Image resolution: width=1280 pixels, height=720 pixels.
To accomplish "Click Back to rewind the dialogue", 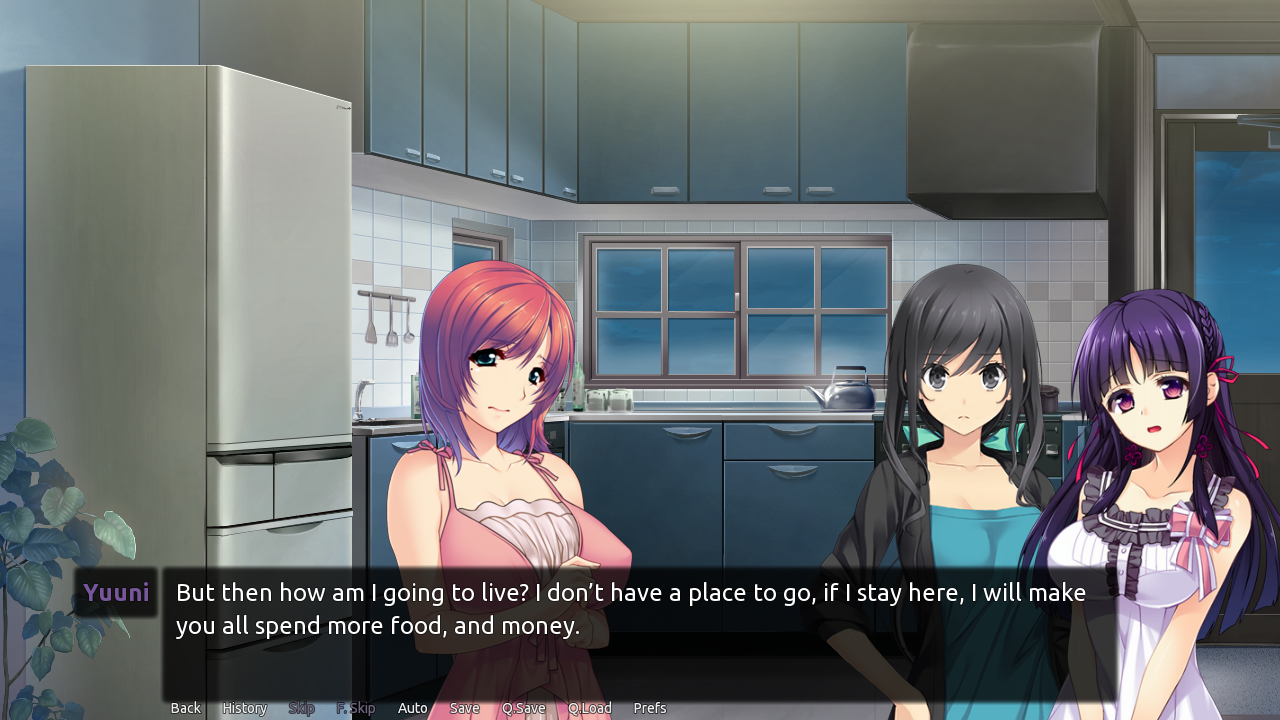I will pyautogui.click(x=184, y=707).
